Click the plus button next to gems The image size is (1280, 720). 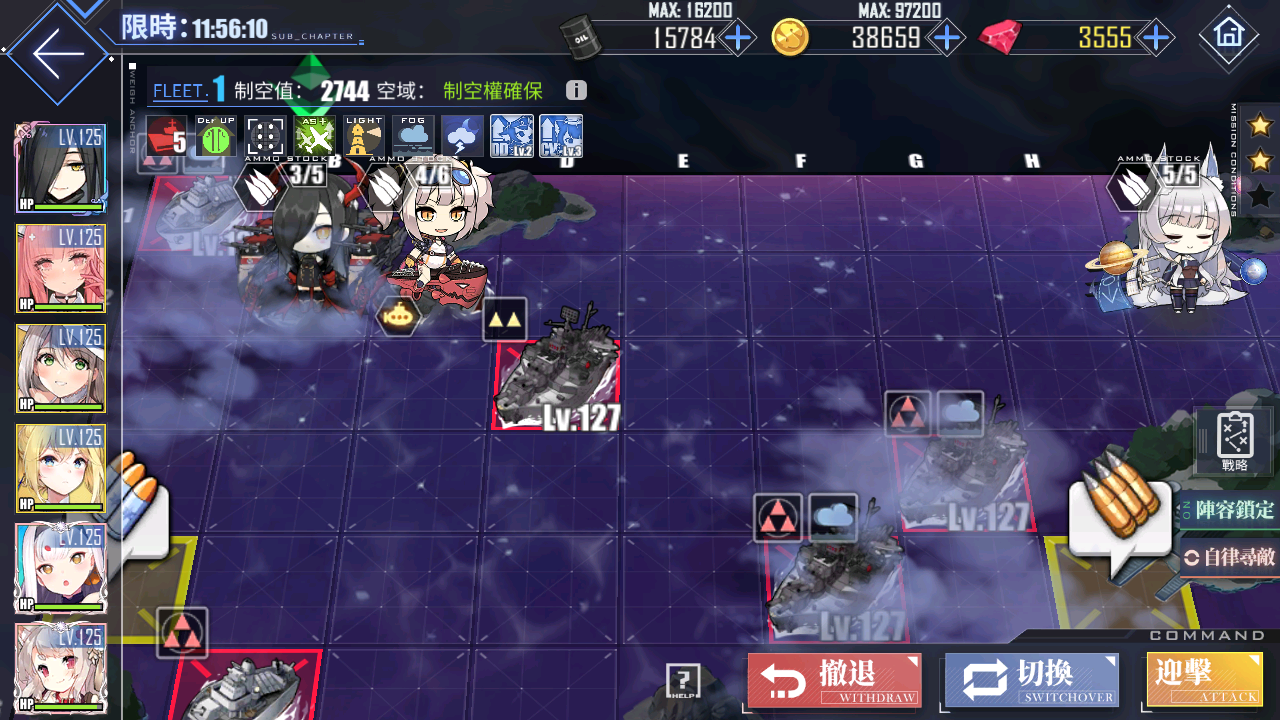pyautogui.click(x=1156, y=37)
